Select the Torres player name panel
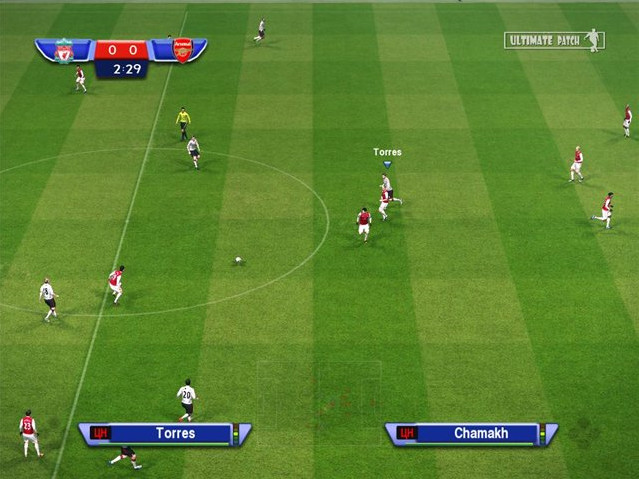This screenshot has height=479, width=639. pyautogui.click(x=165, y=434)
